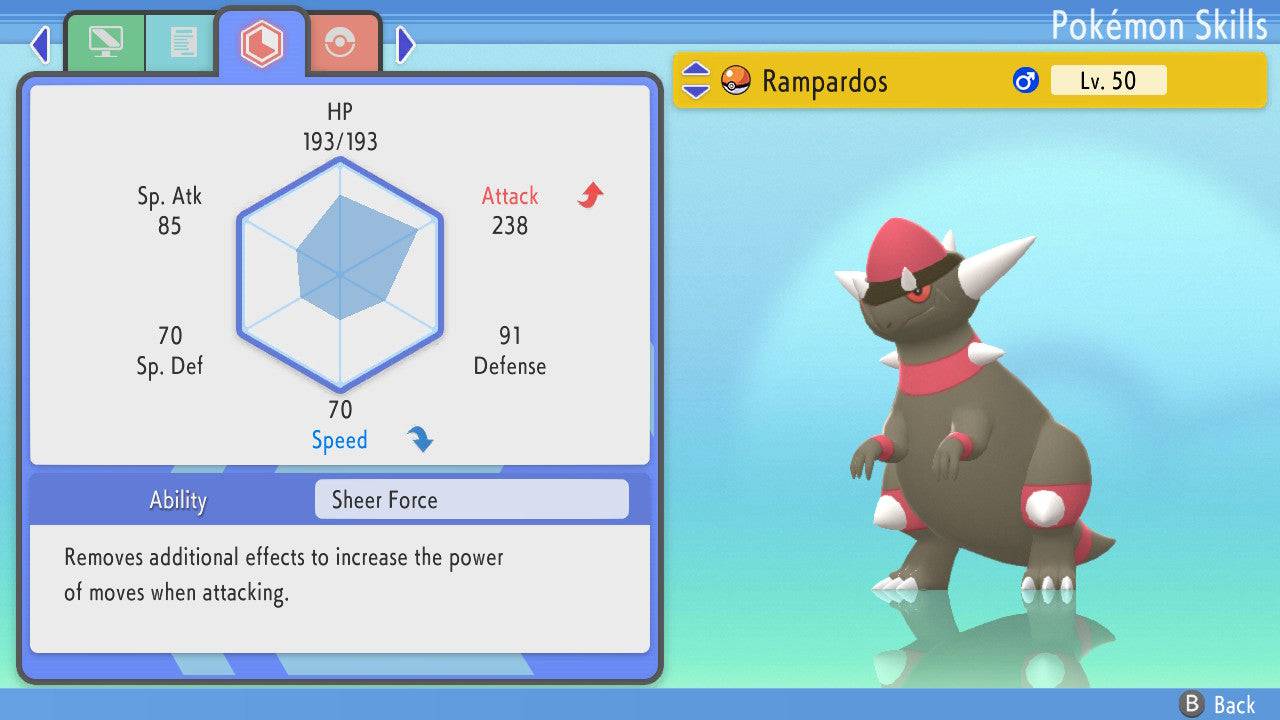
Task: Switch to the monitor summary tab
Action: pyautogui.click(x=104, y=43)
